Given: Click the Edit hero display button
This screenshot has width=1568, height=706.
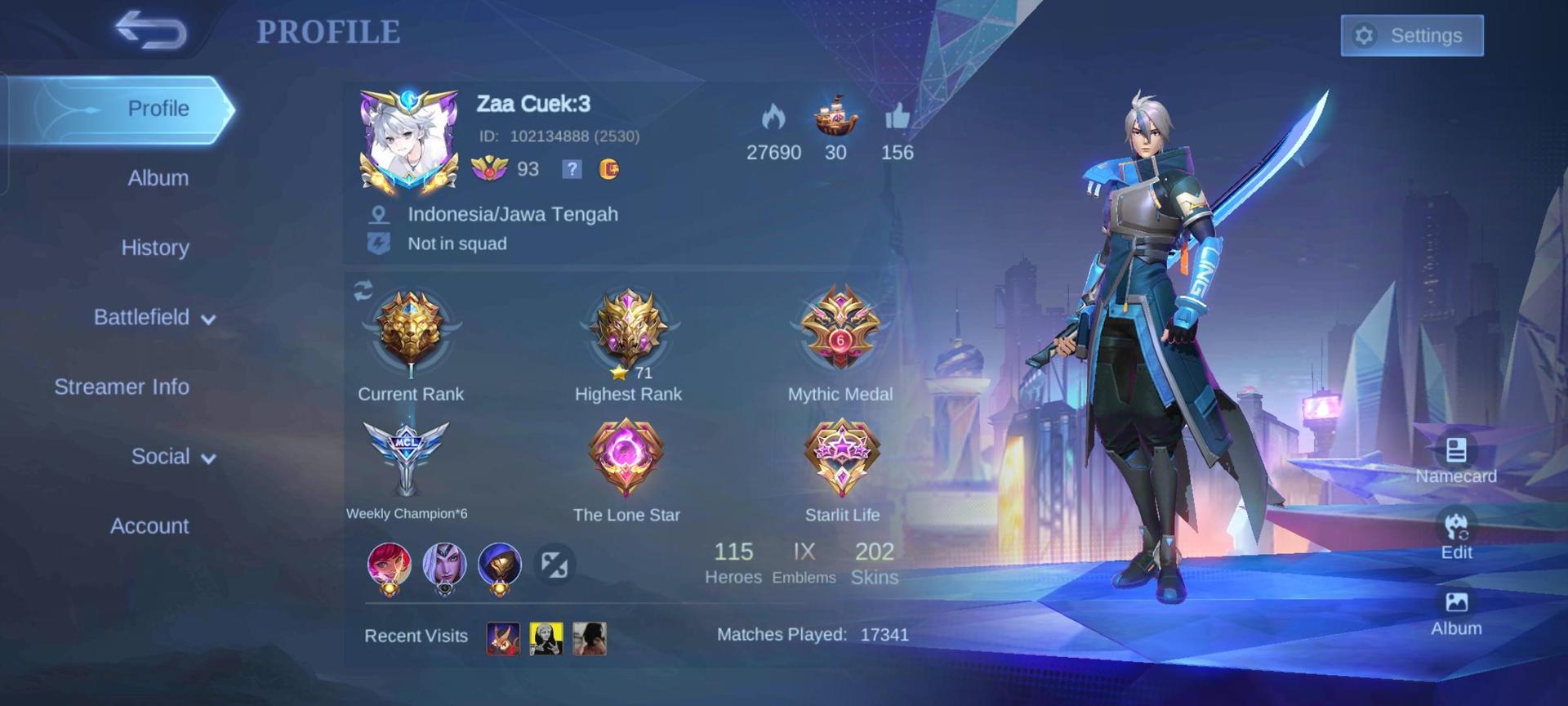Looking at the screenshot, I should coord(1456,535).
